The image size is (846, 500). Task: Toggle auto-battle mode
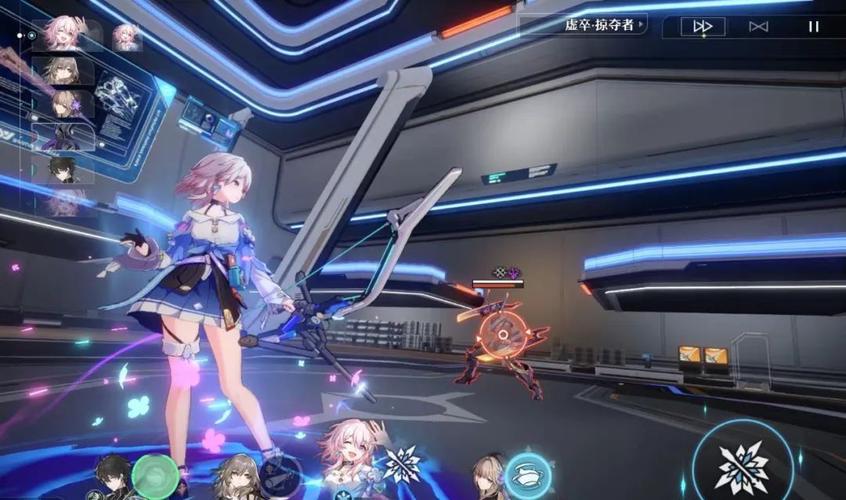[758, 27]
